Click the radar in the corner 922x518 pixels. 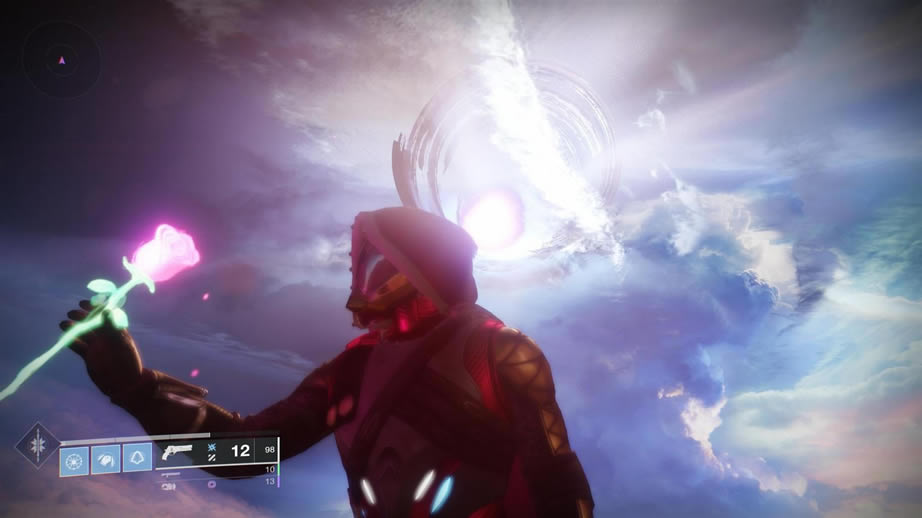pos(62,61)
